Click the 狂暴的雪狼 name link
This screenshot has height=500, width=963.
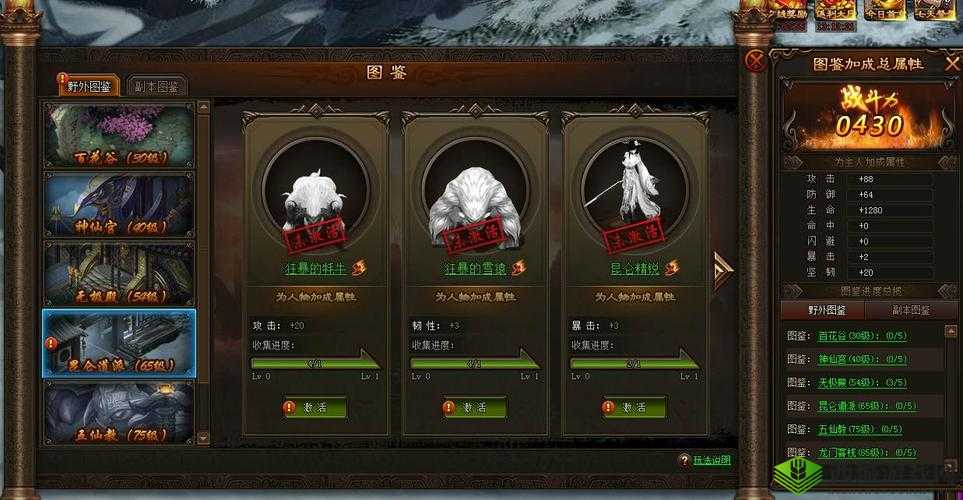click(x=475, y=268)
